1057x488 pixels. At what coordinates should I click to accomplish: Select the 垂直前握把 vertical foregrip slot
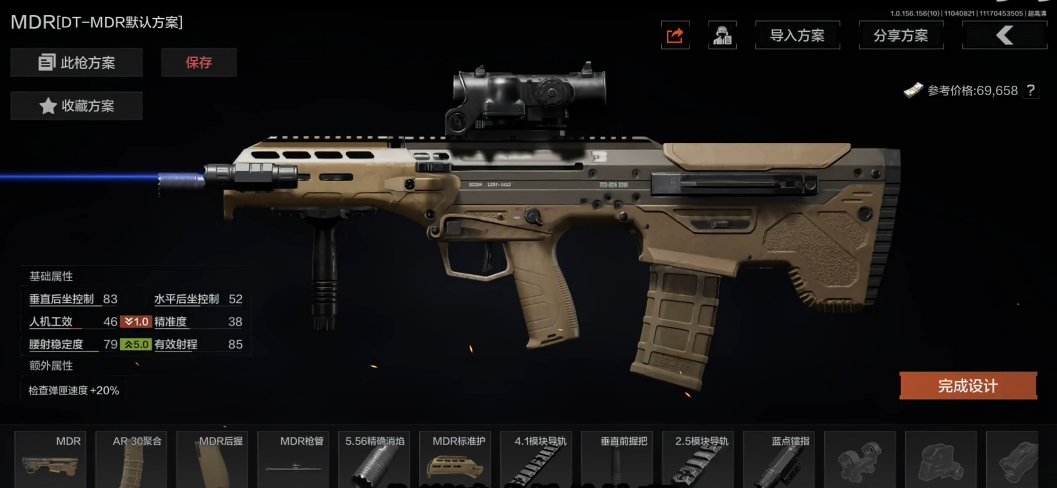point(617,460)
